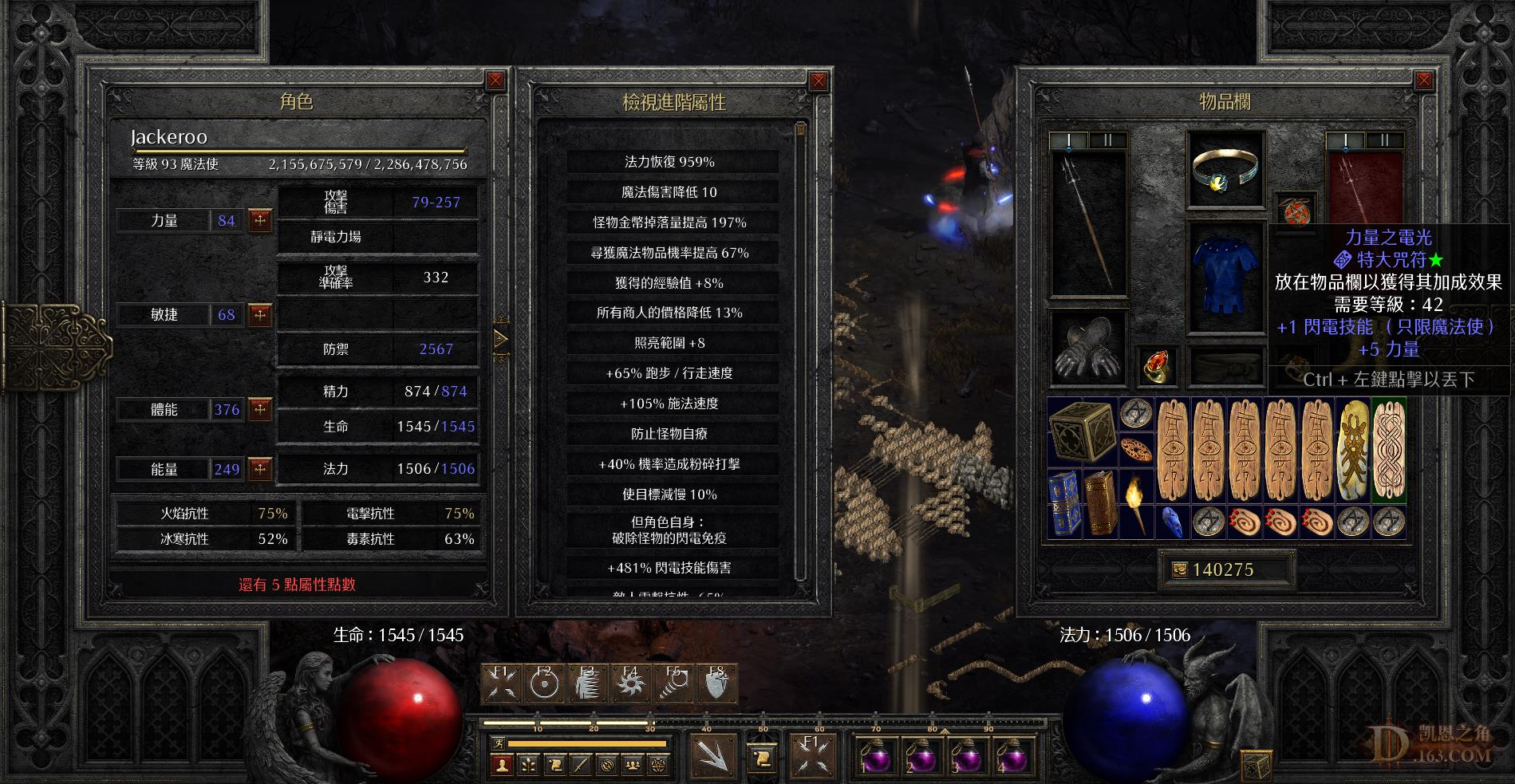
Task: Add a point to Energy (能量)
Action: point(260,469)
